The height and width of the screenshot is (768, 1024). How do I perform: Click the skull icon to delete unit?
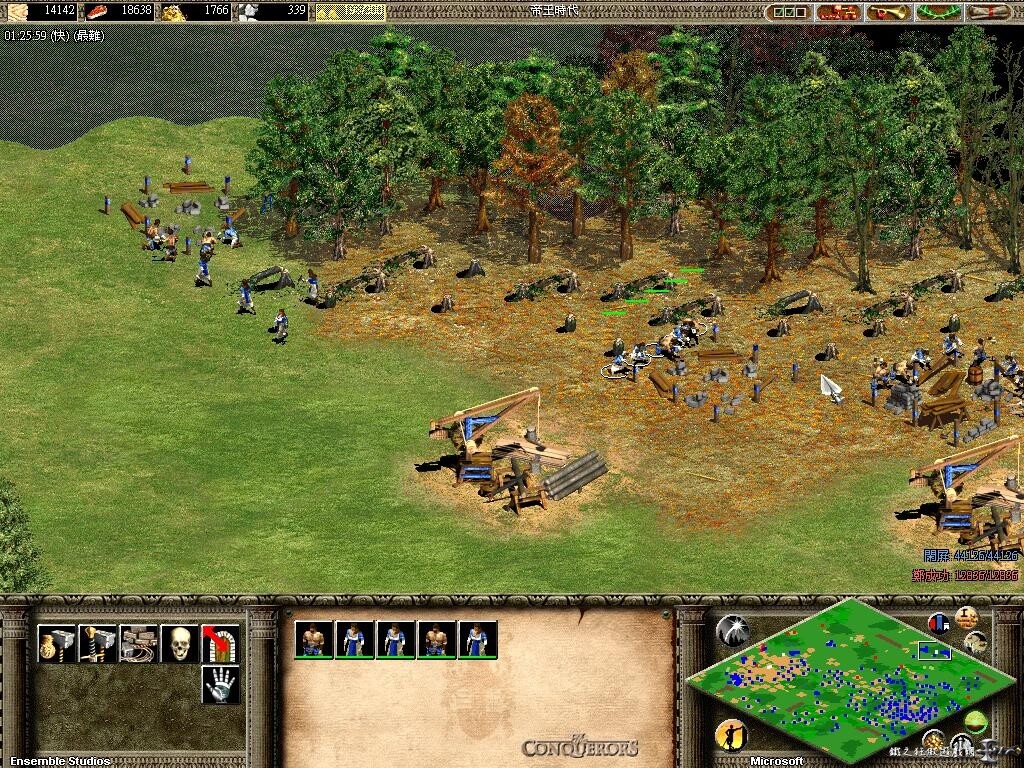[180, 643]
